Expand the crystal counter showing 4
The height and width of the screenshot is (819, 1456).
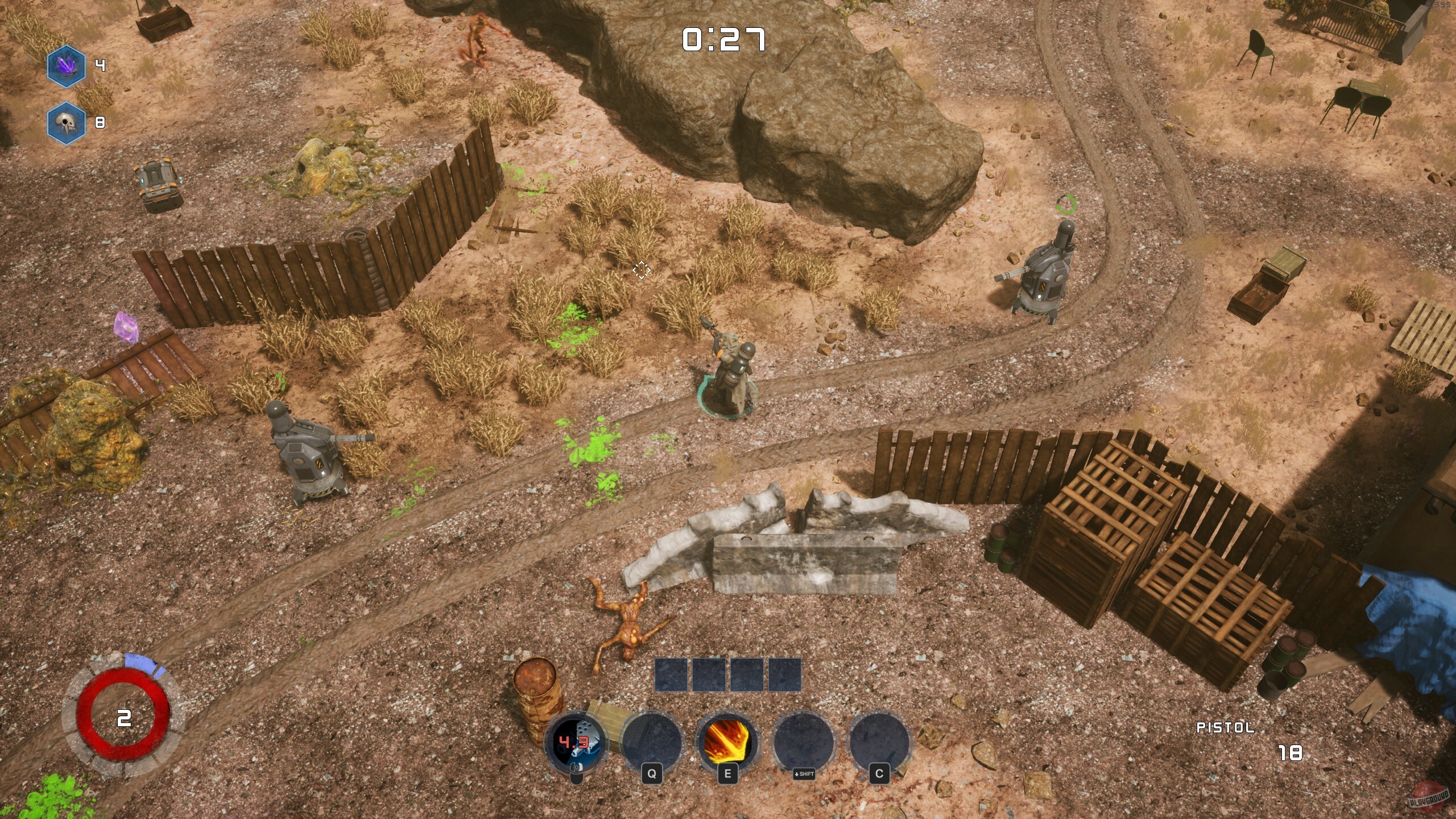[100, 65]
